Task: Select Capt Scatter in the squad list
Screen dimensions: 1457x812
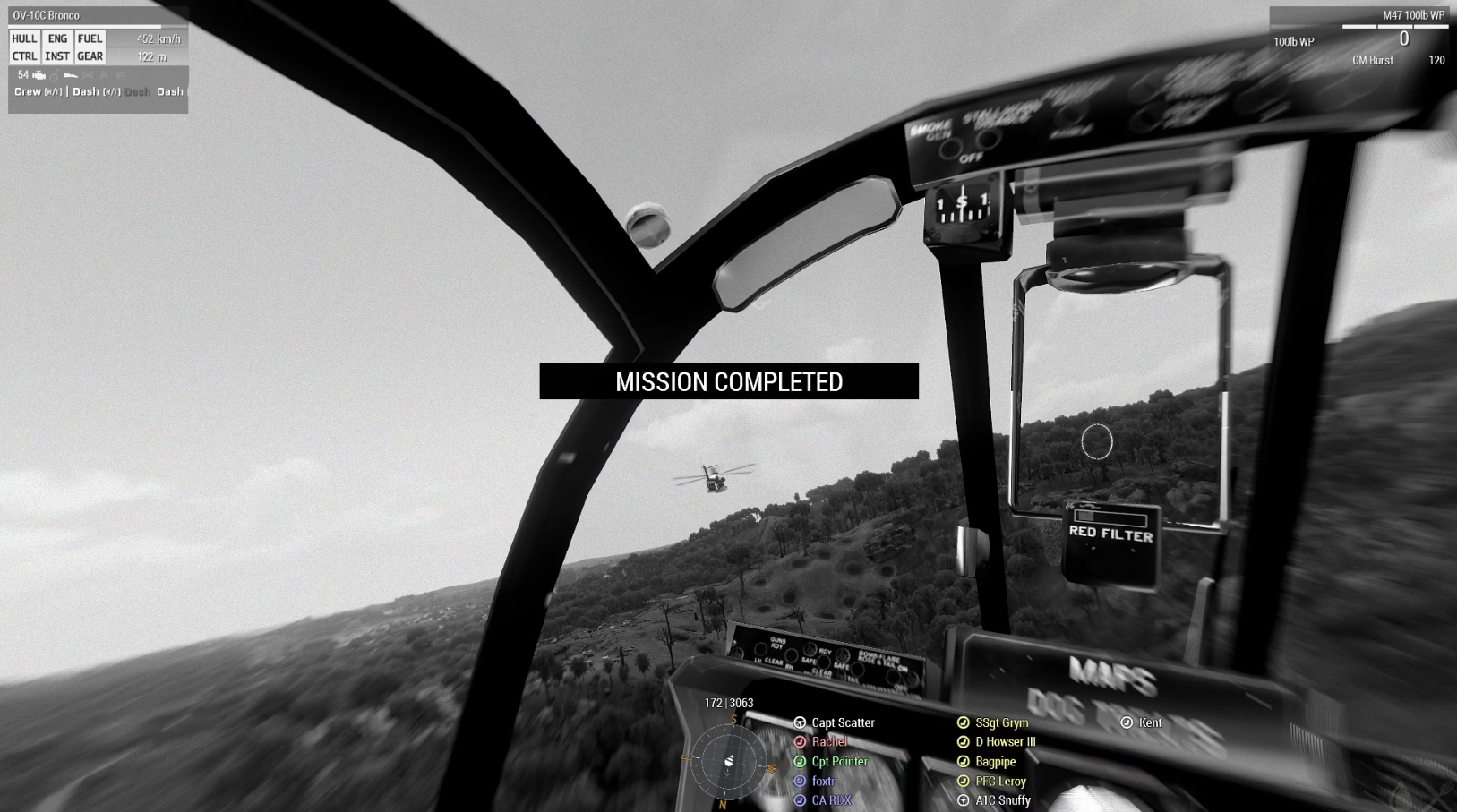Action: click(842, 722)
